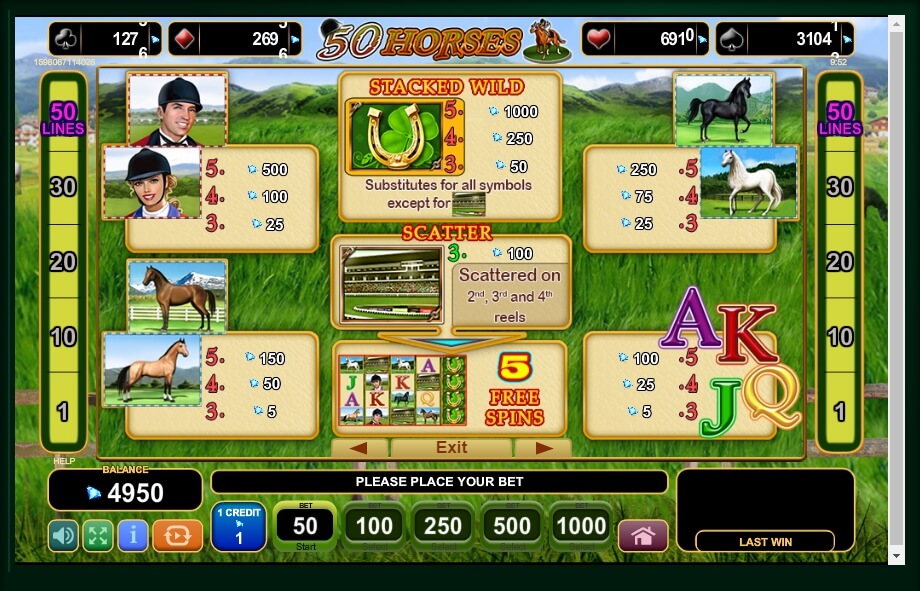Pick 1 line on the right line bar
The image size is (920, 591).
tap(839, 411)
